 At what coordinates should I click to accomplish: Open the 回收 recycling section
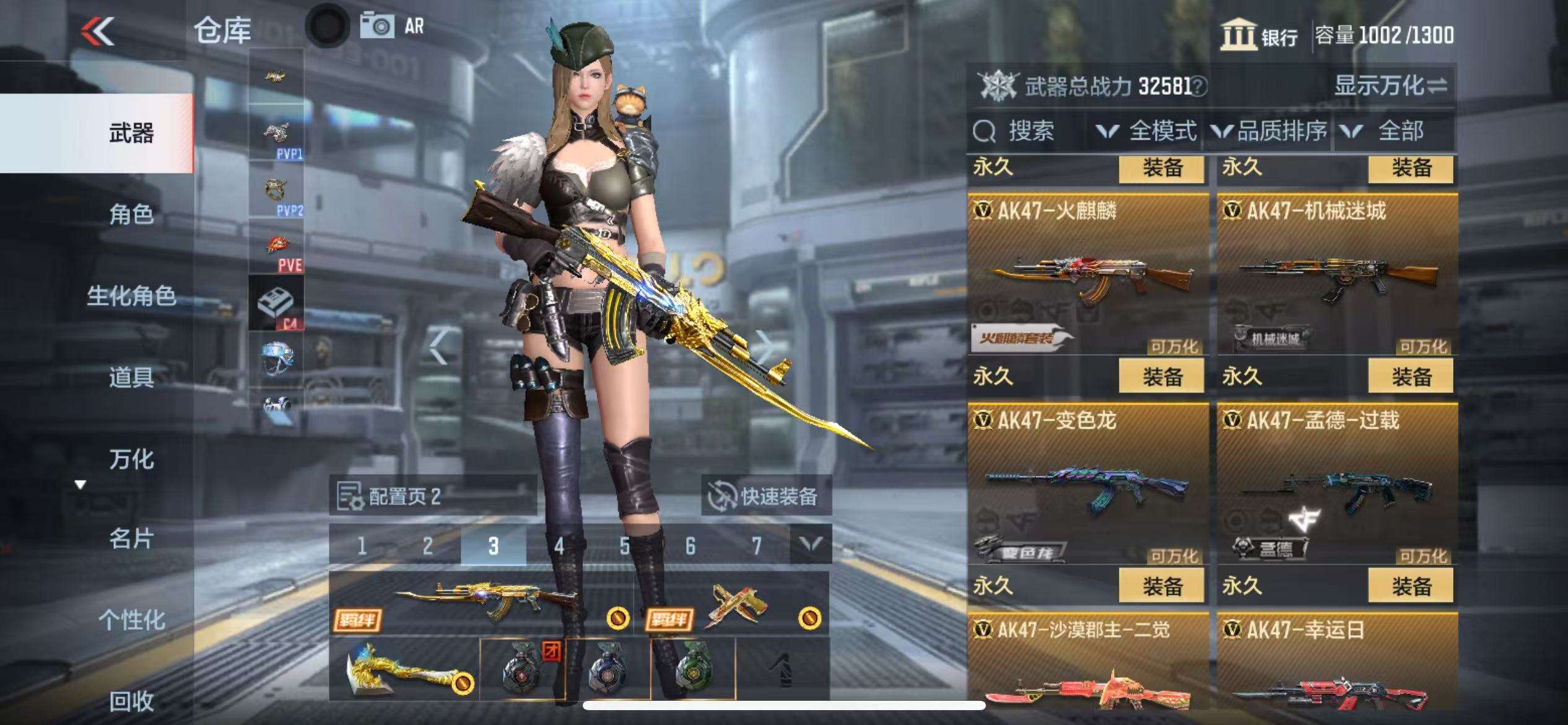point(131,701)
